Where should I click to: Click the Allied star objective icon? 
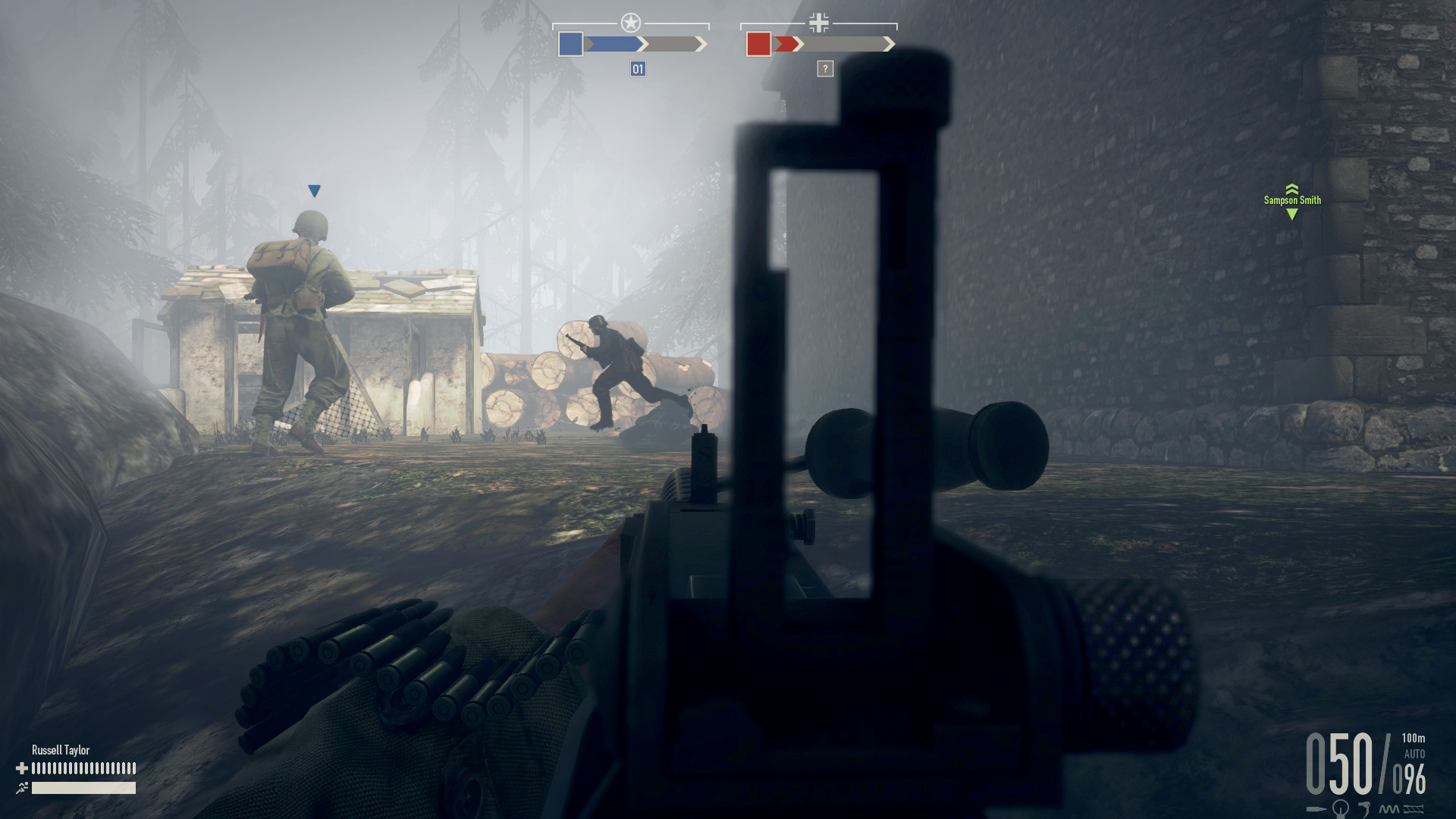(630, 20)
